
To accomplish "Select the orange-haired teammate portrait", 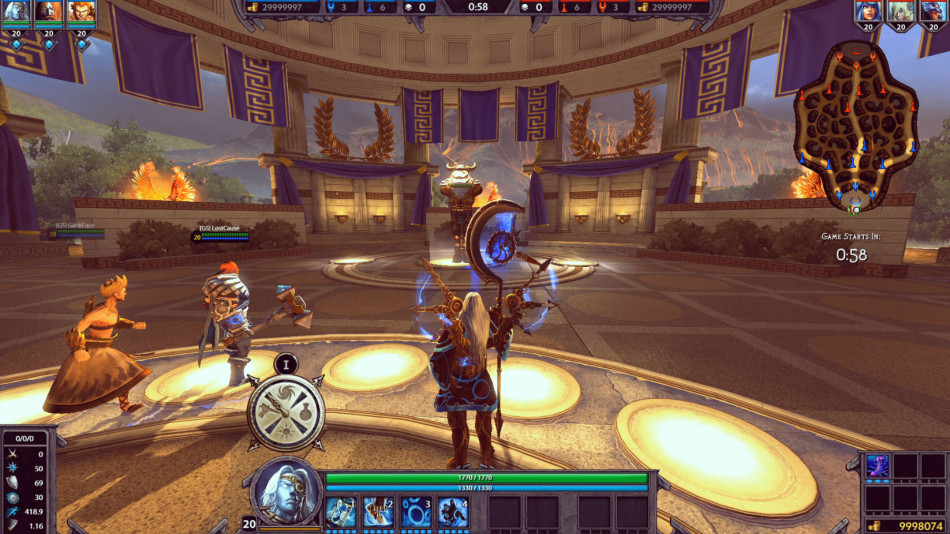I will point(81,12).
